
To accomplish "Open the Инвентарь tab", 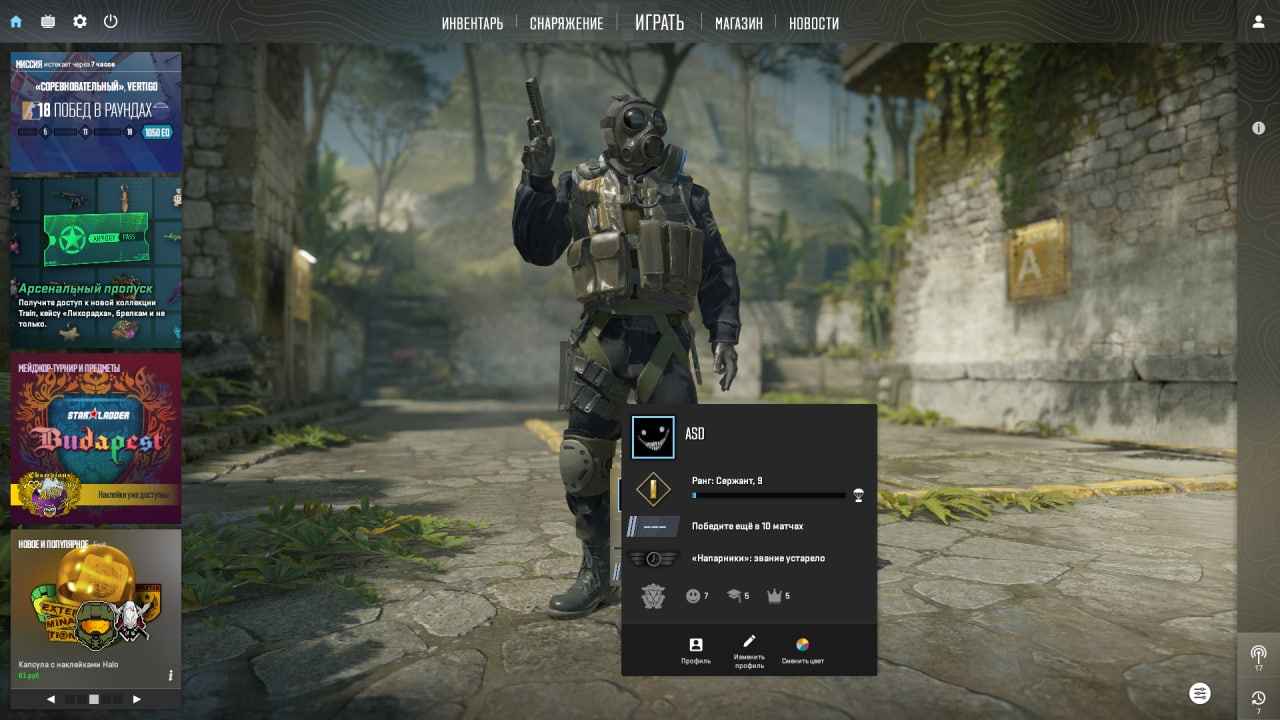I will tap(472, 23).
